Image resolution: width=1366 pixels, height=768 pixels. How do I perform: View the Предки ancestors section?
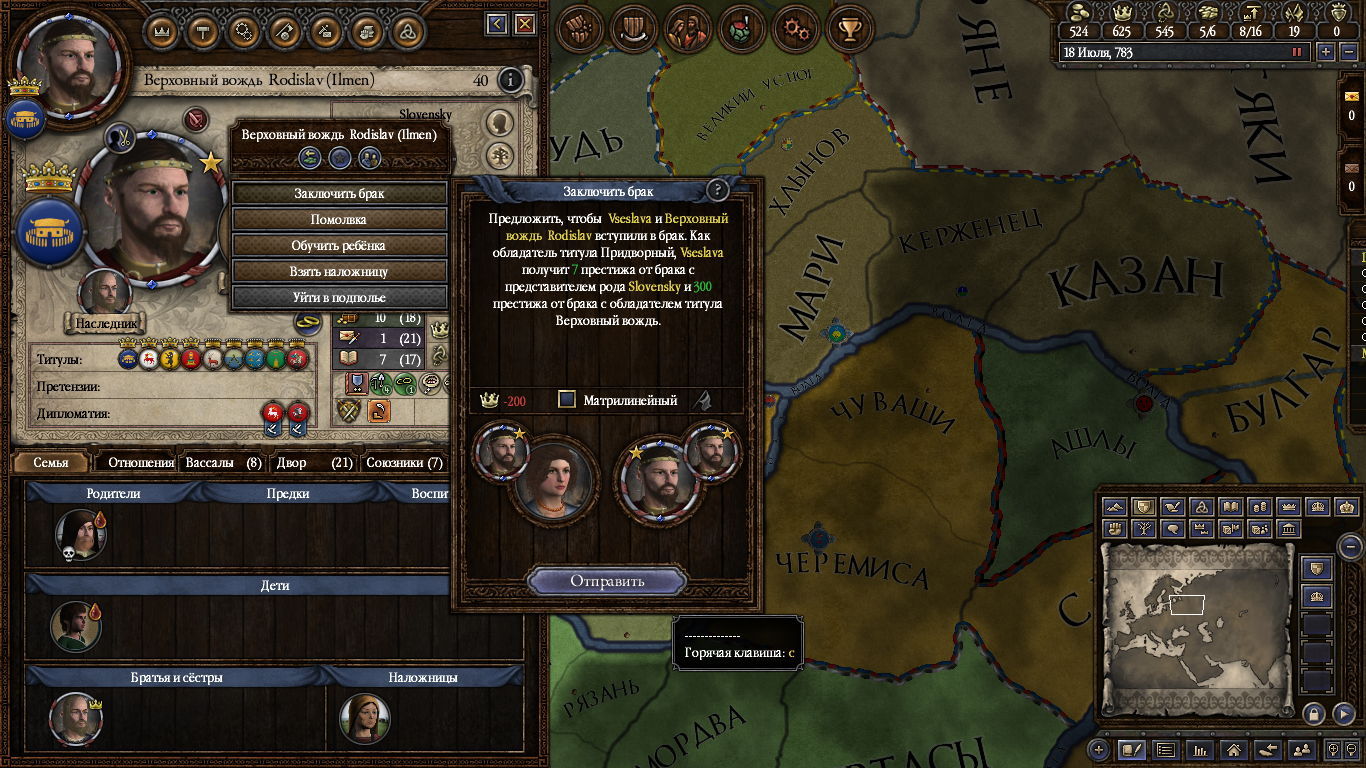point(288,493)
